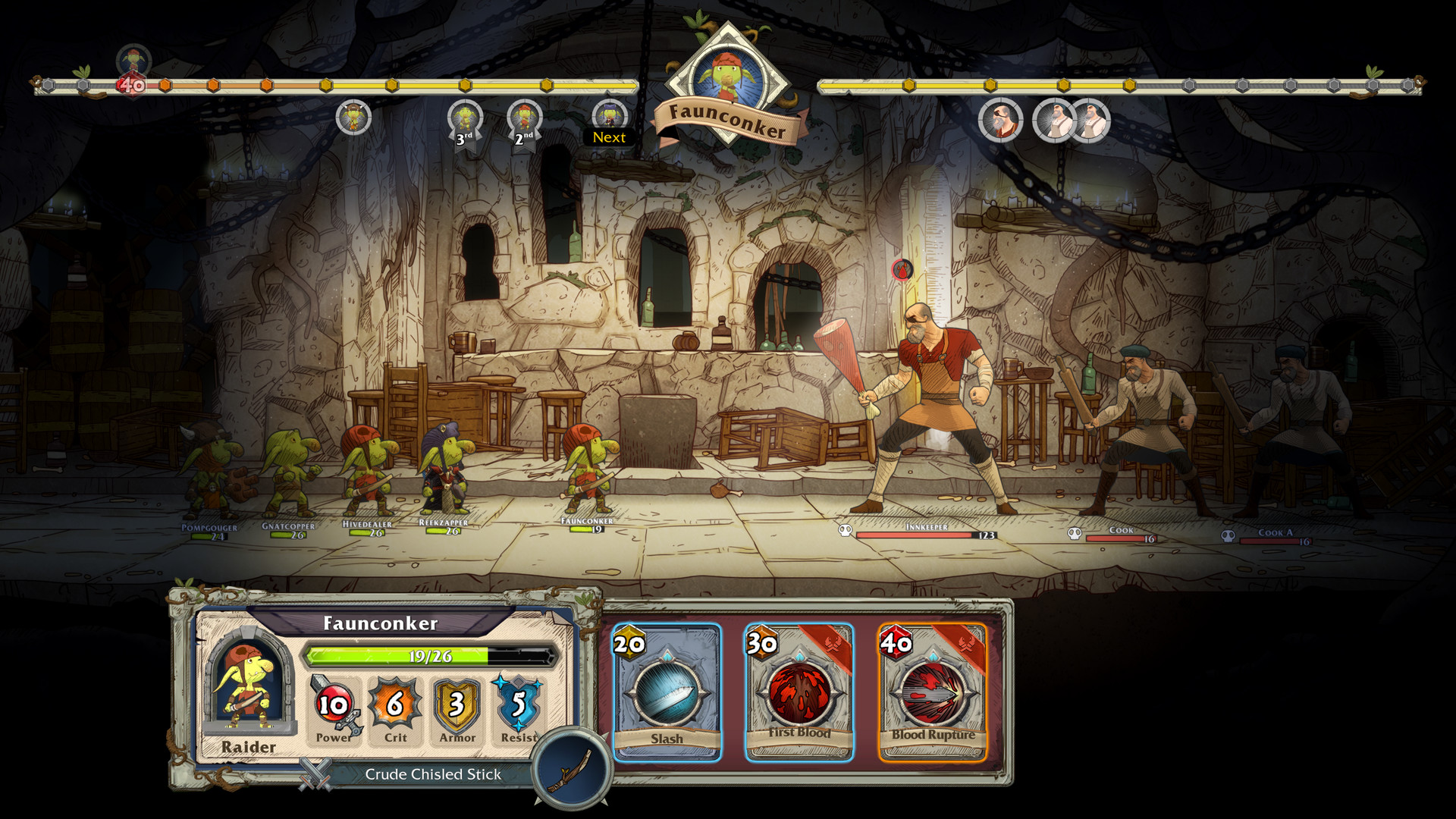Select the Pompgouger goblin nameplate
This screenshot has height=819, width=1456.
click(209, 528)
